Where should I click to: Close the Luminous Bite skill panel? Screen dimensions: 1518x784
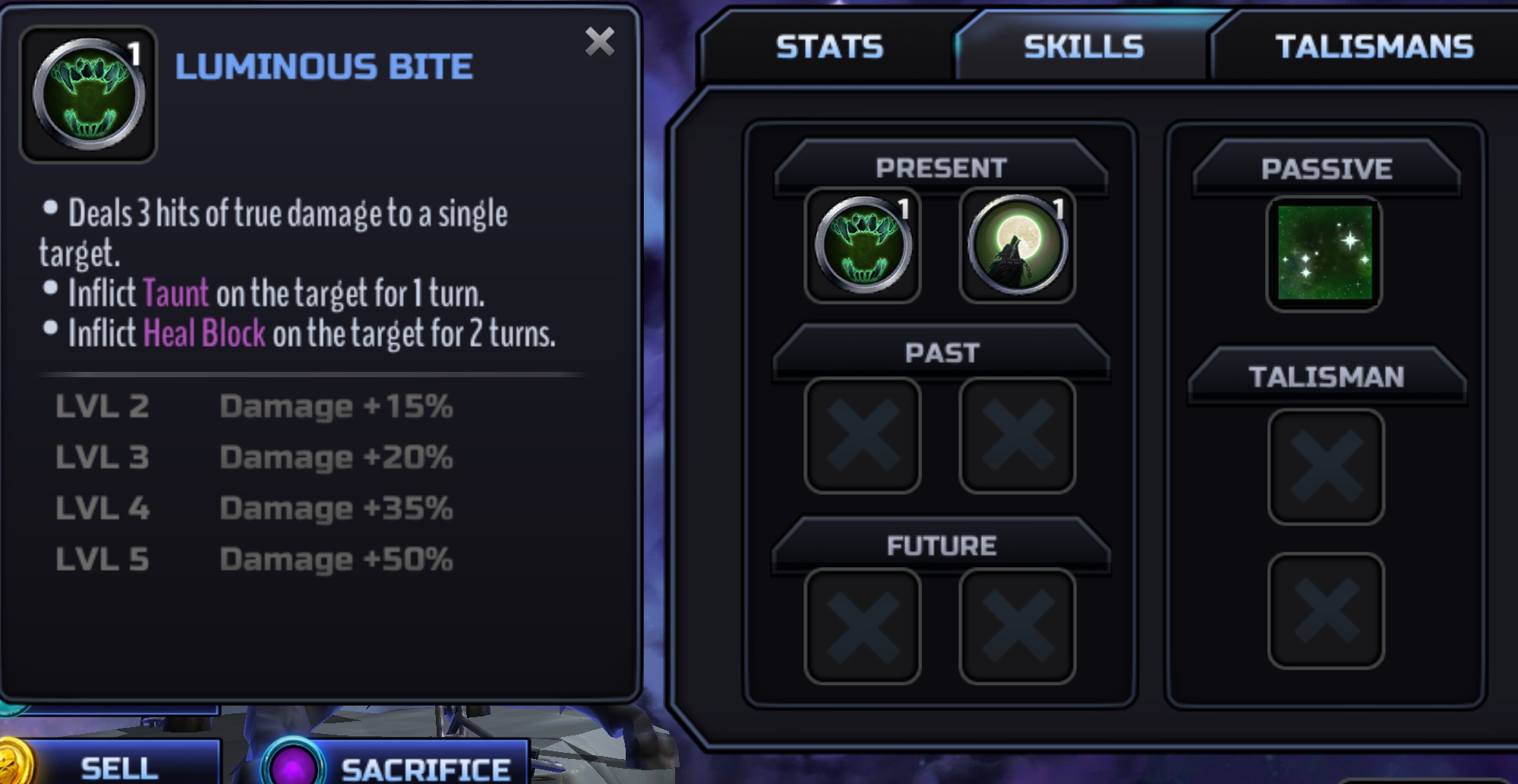coord(599,42)
